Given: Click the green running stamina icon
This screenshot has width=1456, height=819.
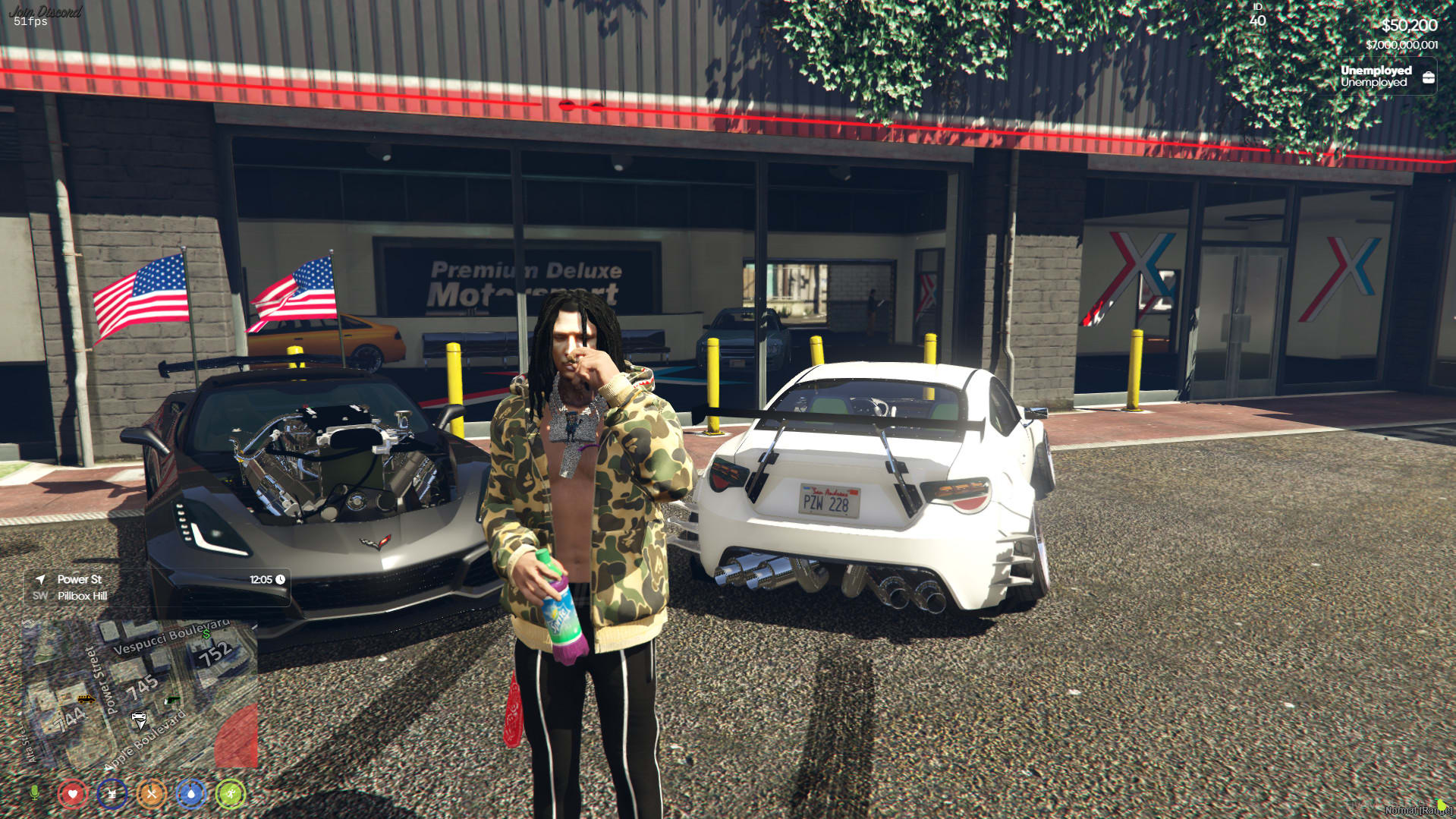Looking at the screenshot, I should 231,794.
